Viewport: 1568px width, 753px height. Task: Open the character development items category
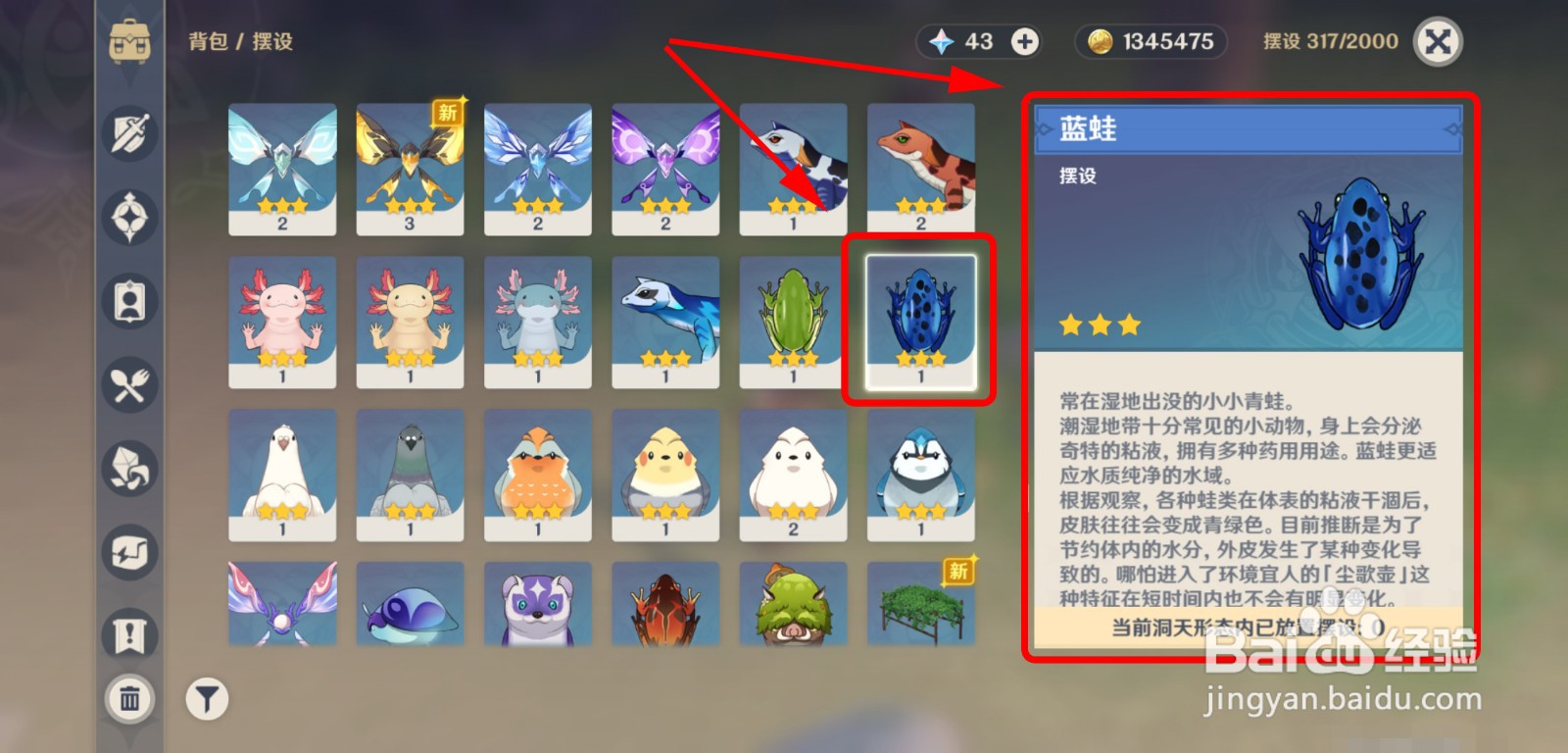tap(128, 302)
